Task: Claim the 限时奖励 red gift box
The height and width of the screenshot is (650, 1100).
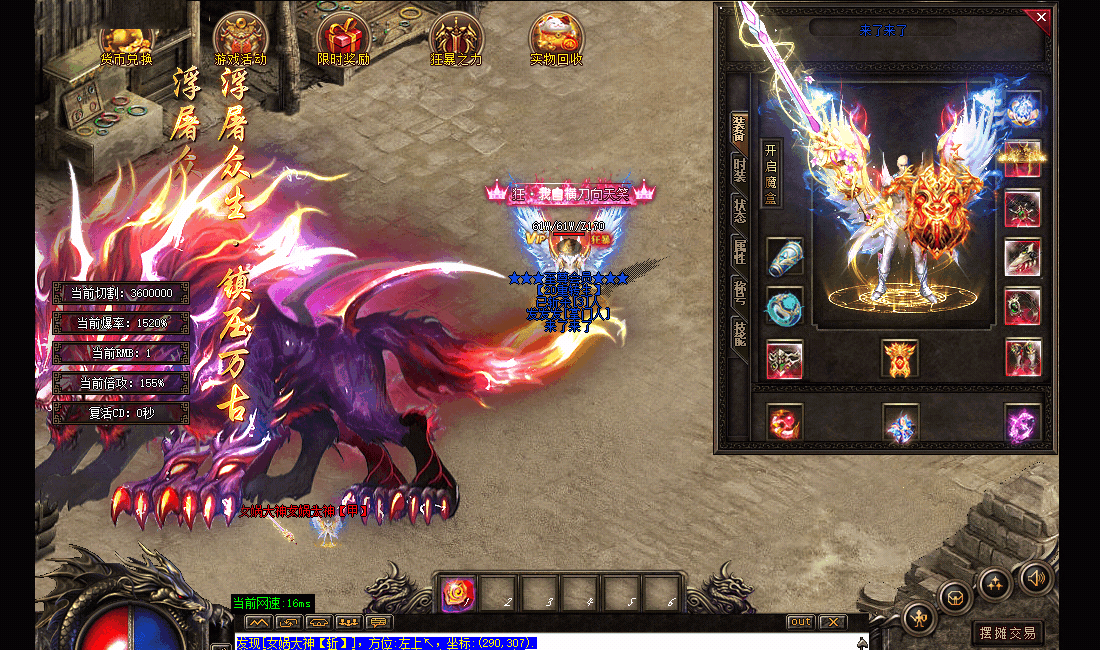Action: click(x=343, y=40)
